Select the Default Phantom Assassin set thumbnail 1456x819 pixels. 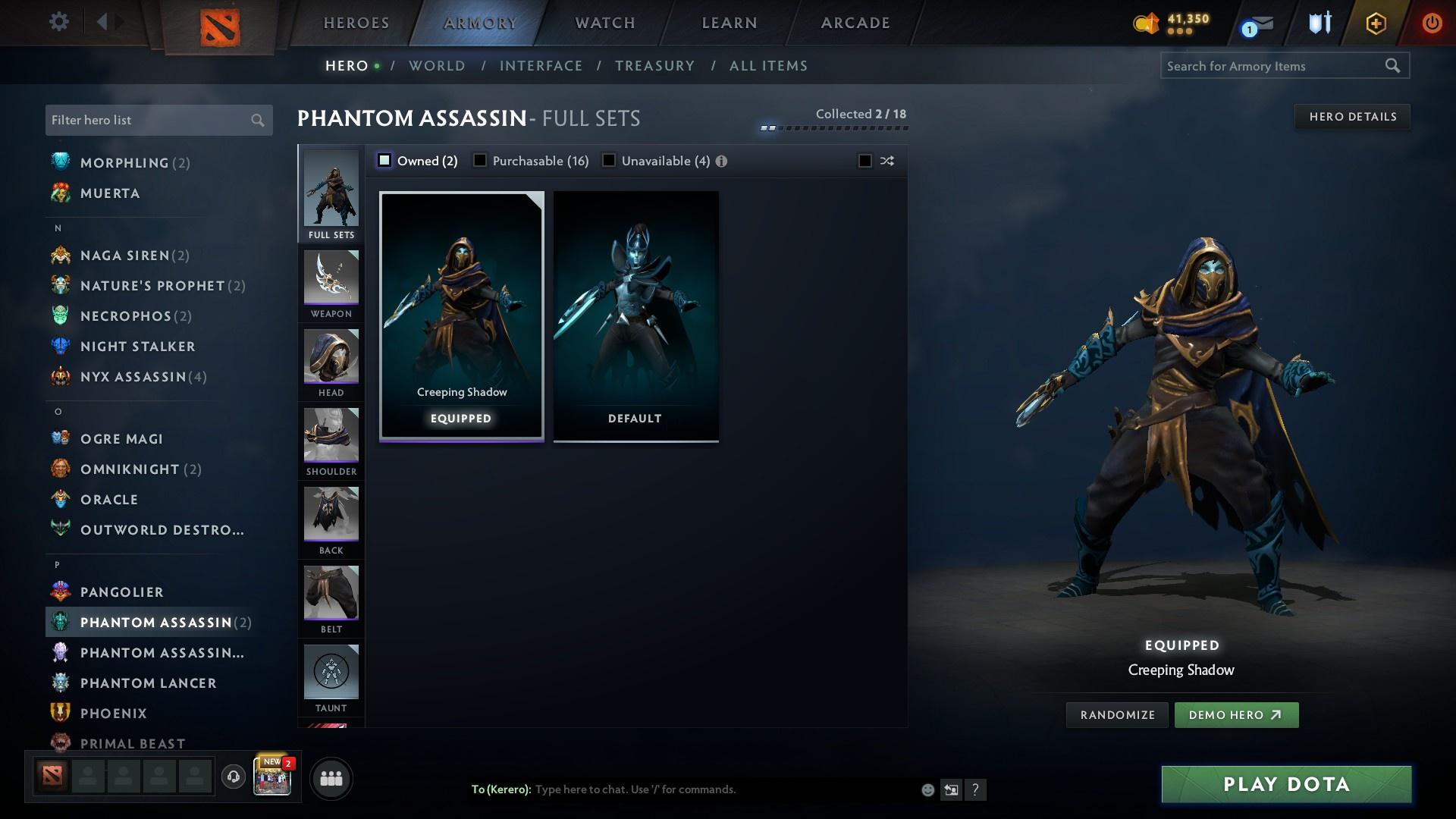pos(635,315)
